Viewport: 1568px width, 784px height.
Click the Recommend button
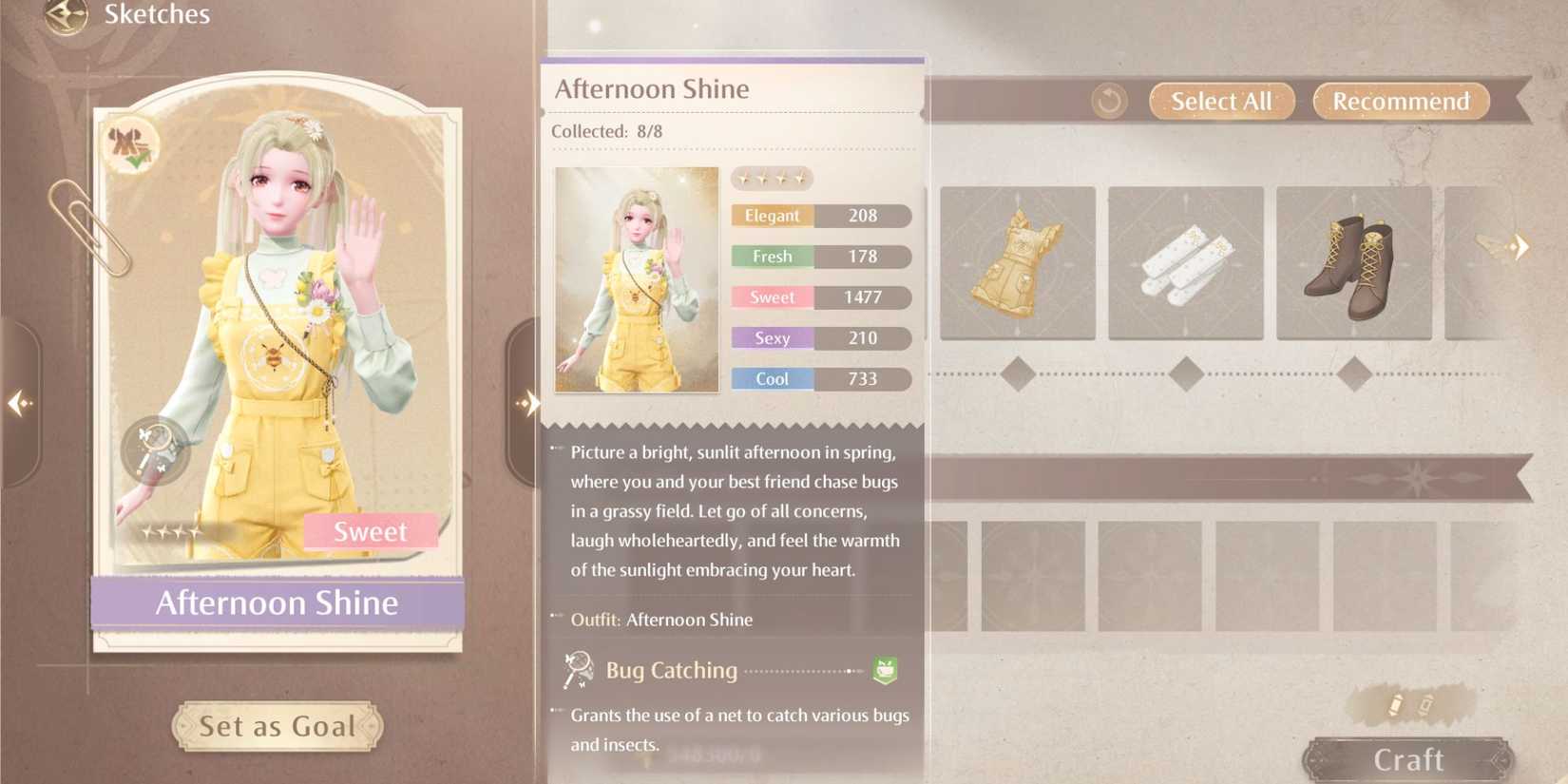click(x=1399, y=101)
